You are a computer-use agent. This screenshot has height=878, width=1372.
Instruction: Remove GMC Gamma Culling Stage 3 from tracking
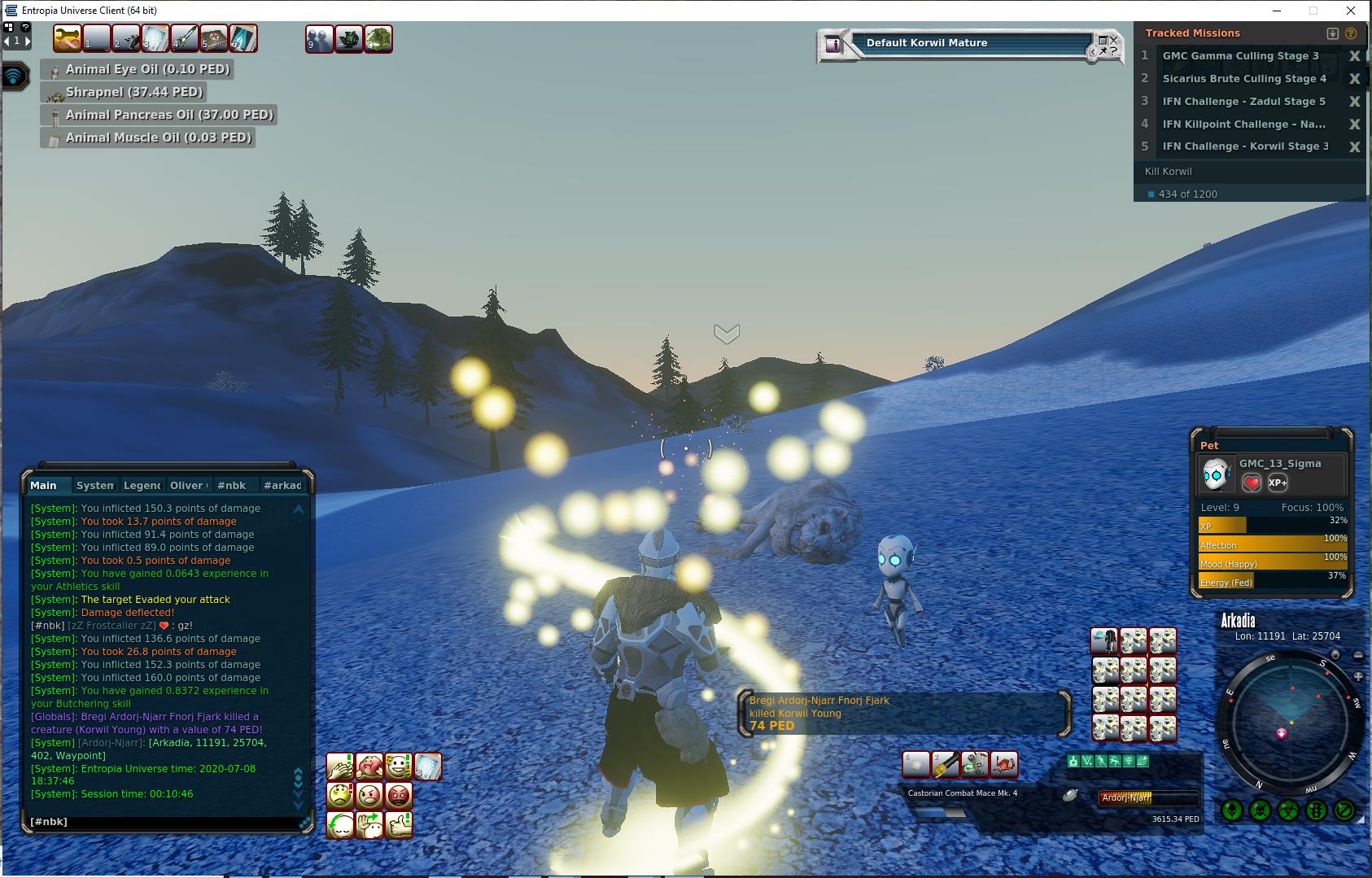(1354, 56)
